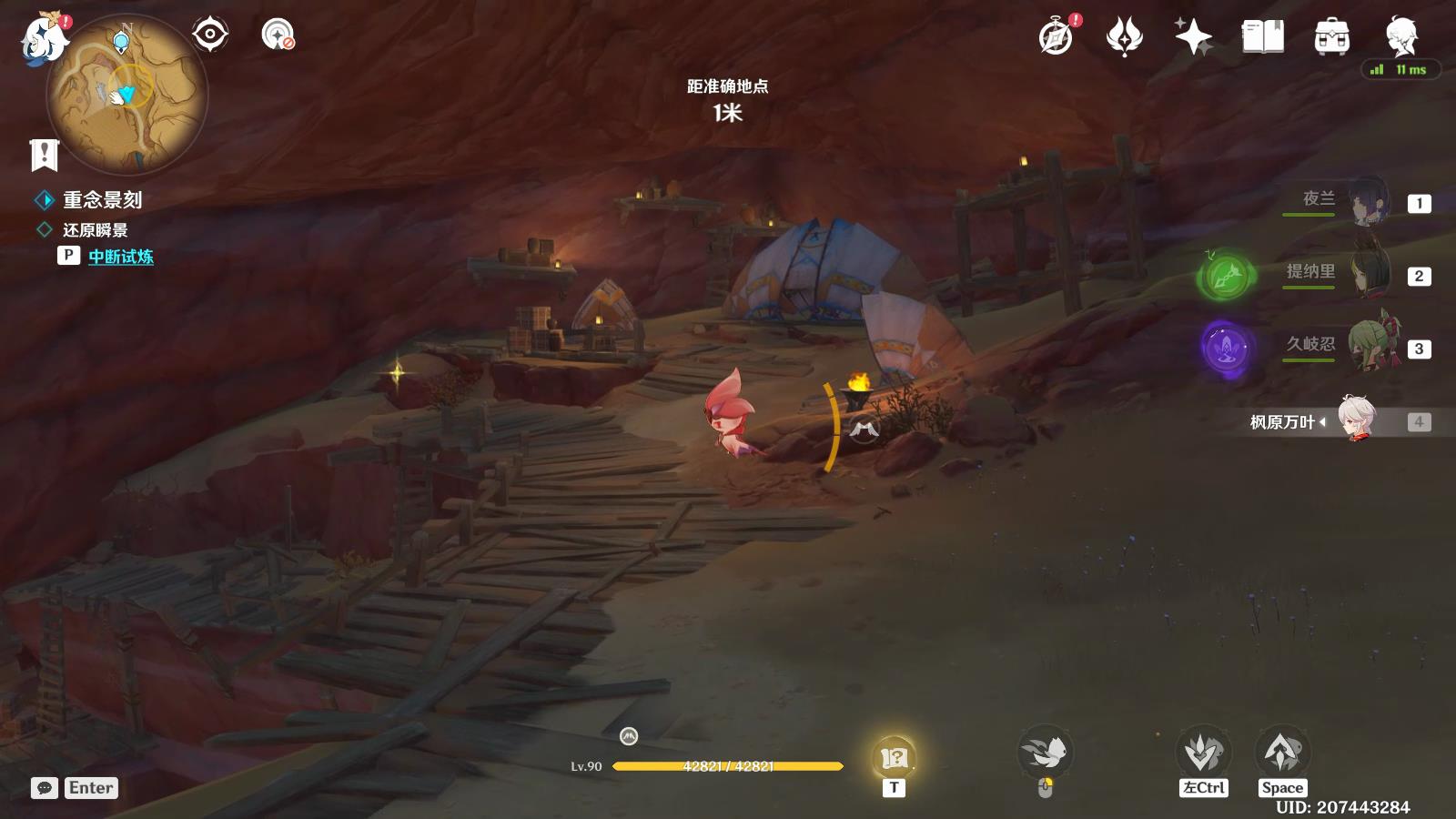Screen dimensions: 1456x819
Task: Open the Events overview icon
Action: [x=1126, y=37]
